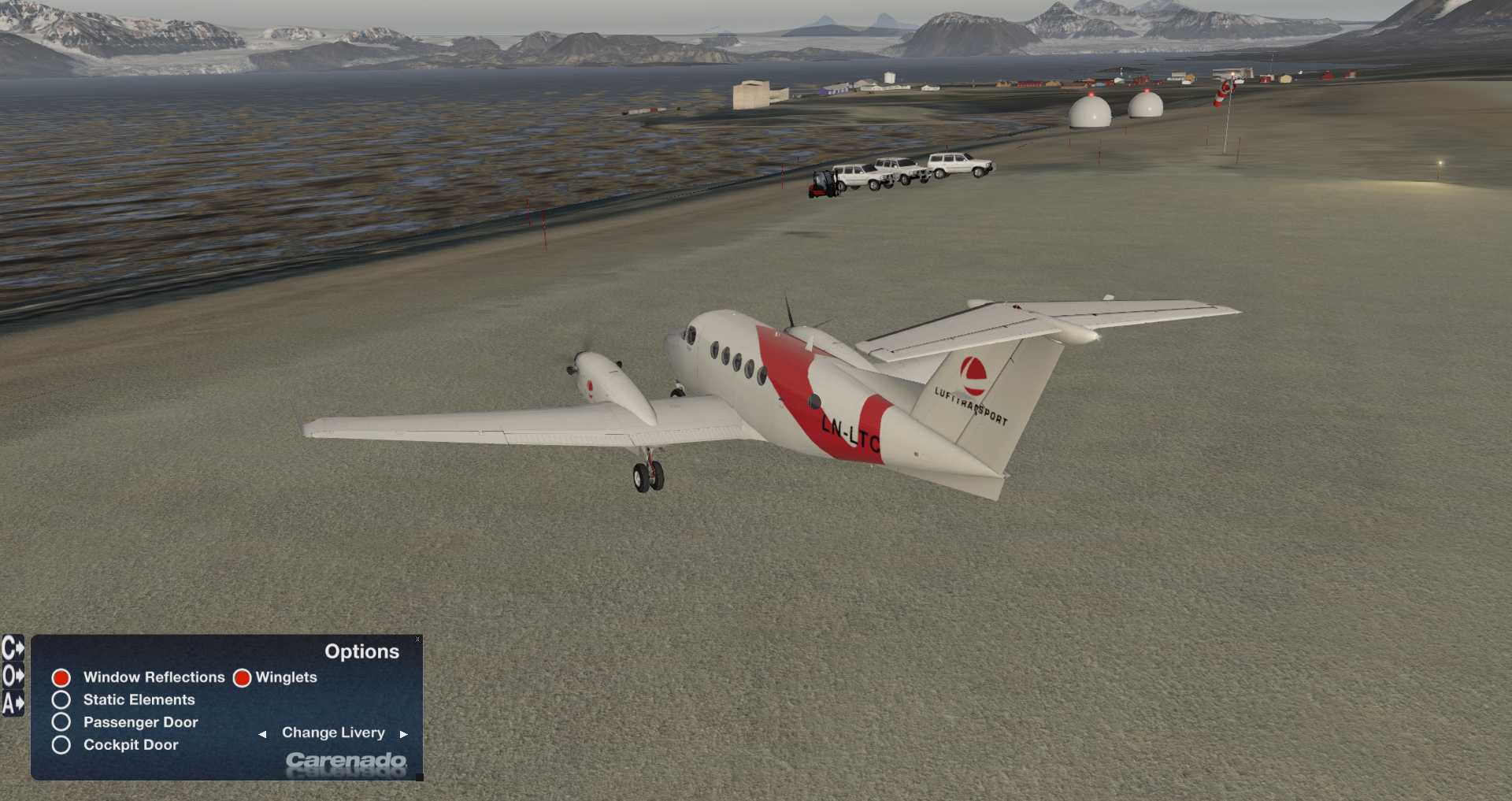Turn off the Winglets option
This screenshot has height=801, width=1512.
(x=243, y=677)
